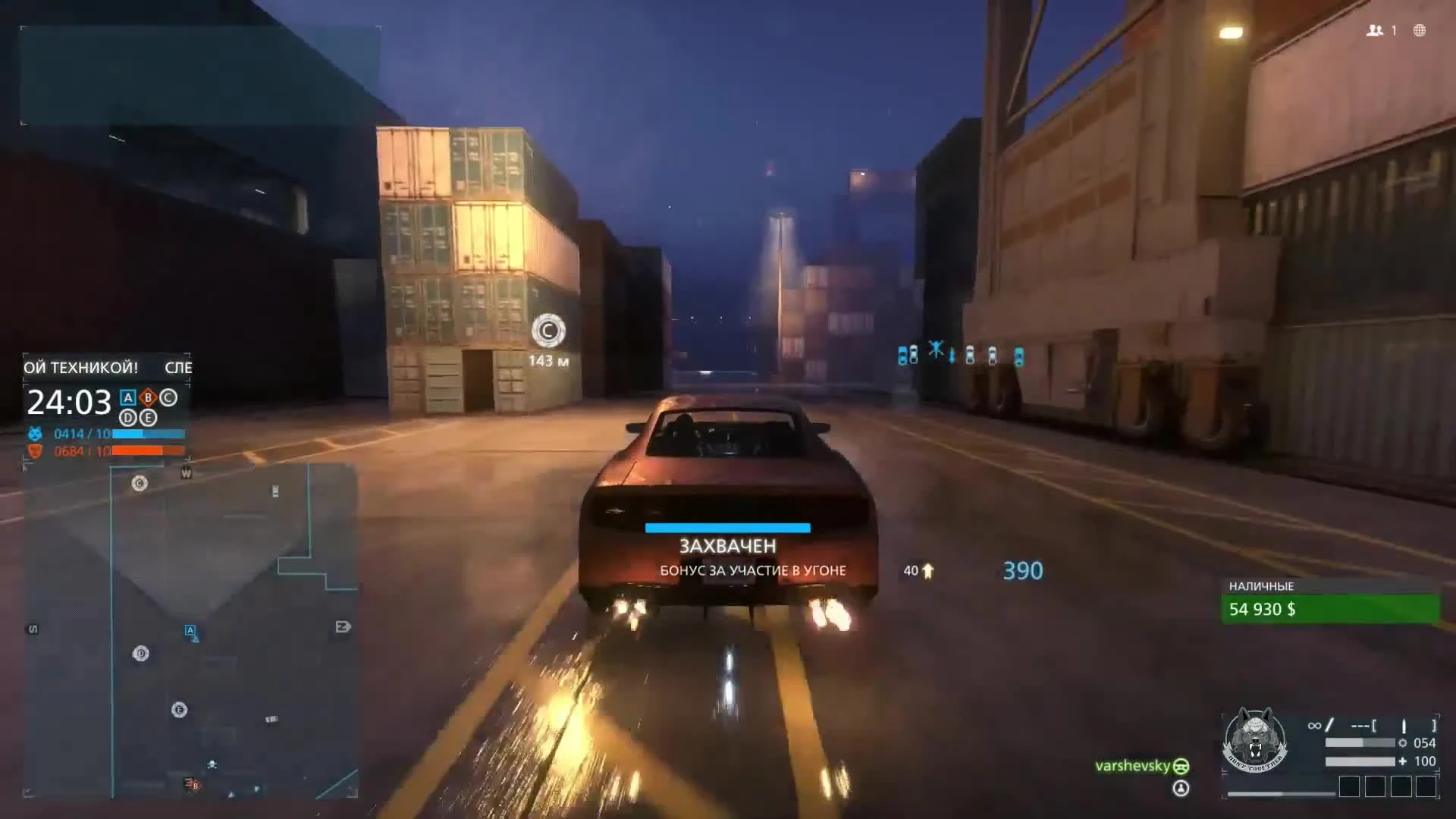Select the blue square objective marker A
This screenshot has width=1456, height=819.
(128, 397)
